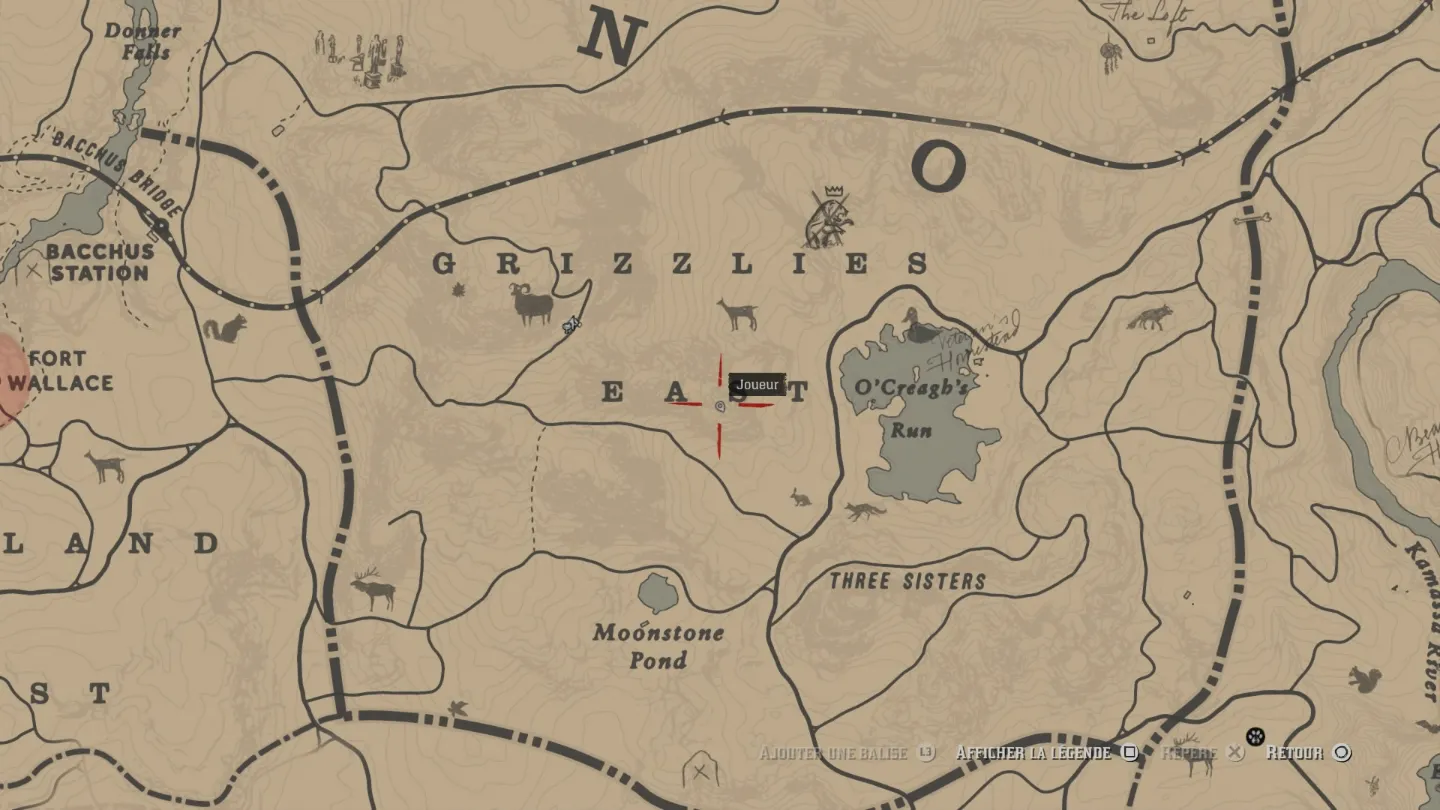
Task: Select the Joueur player marker
Action: pyautogui.click(x=720, y=406)
